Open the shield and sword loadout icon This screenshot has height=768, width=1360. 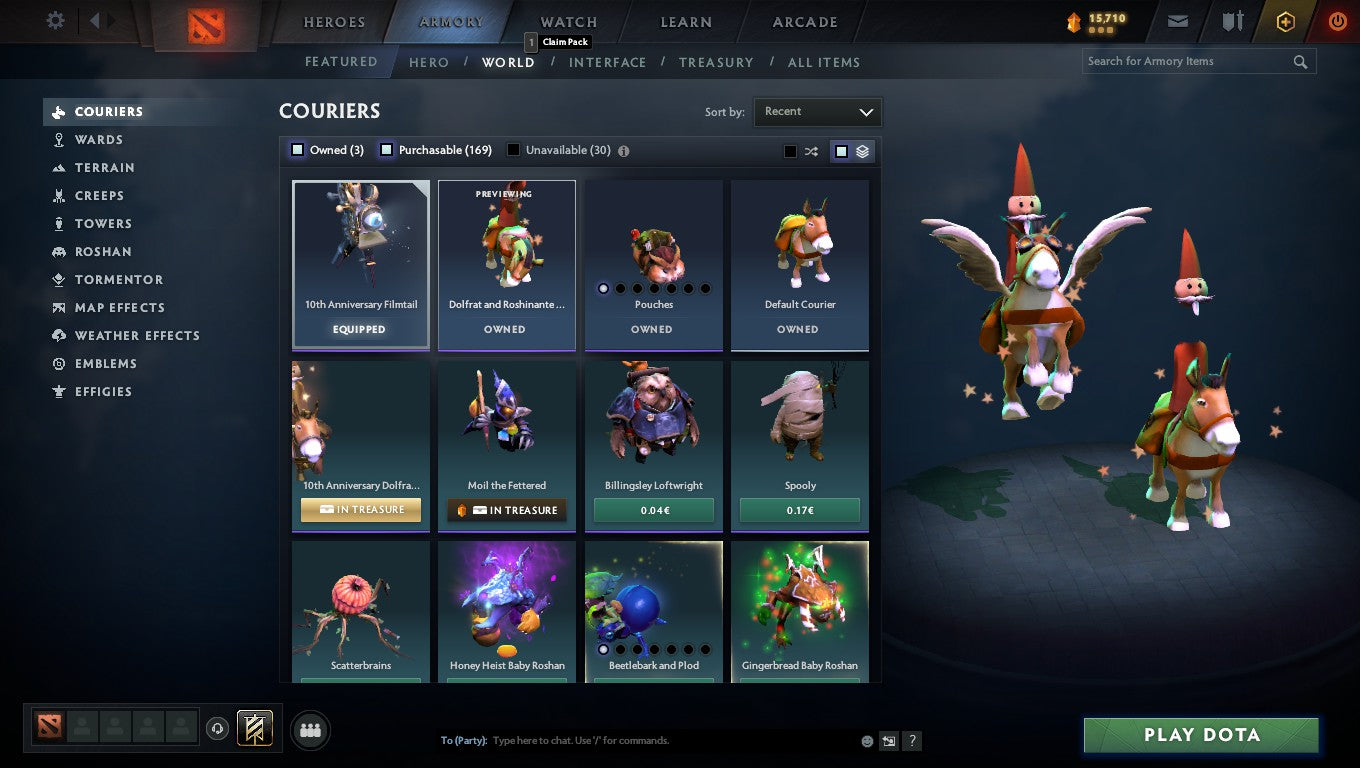(x=1232, y=20)
